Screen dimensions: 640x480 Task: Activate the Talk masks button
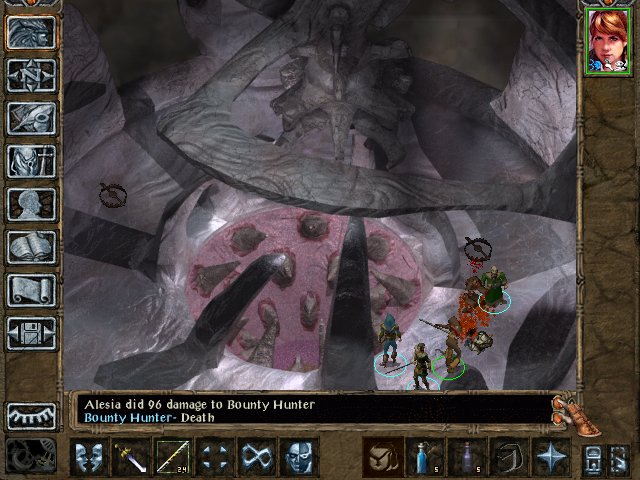click(x=90, y=458)
